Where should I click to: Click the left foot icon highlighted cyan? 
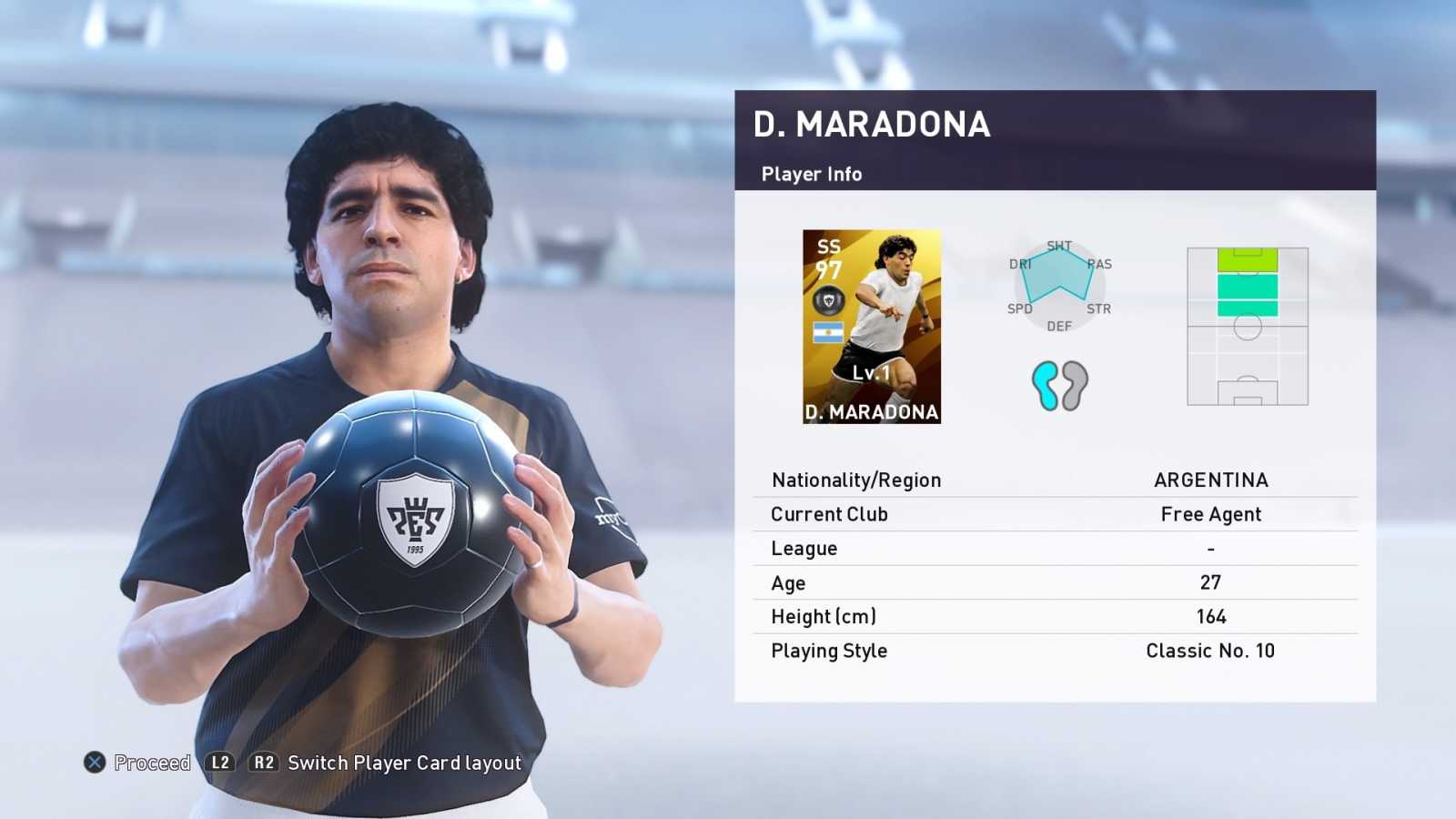click(1044, 384)
